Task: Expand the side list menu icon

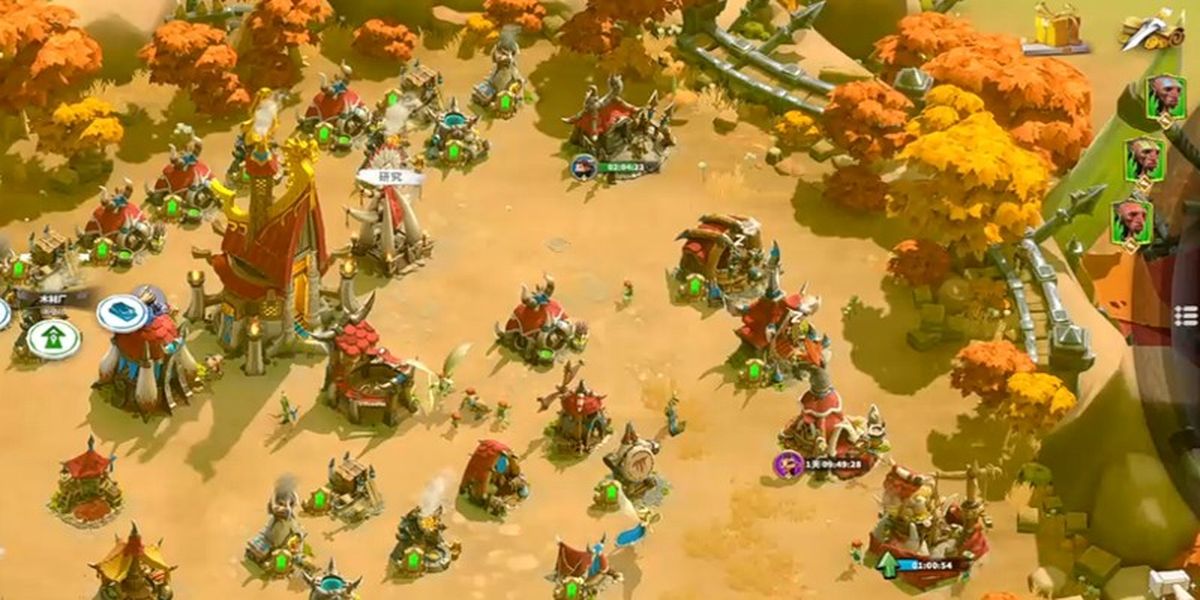Action: [x=1186, y=315]
